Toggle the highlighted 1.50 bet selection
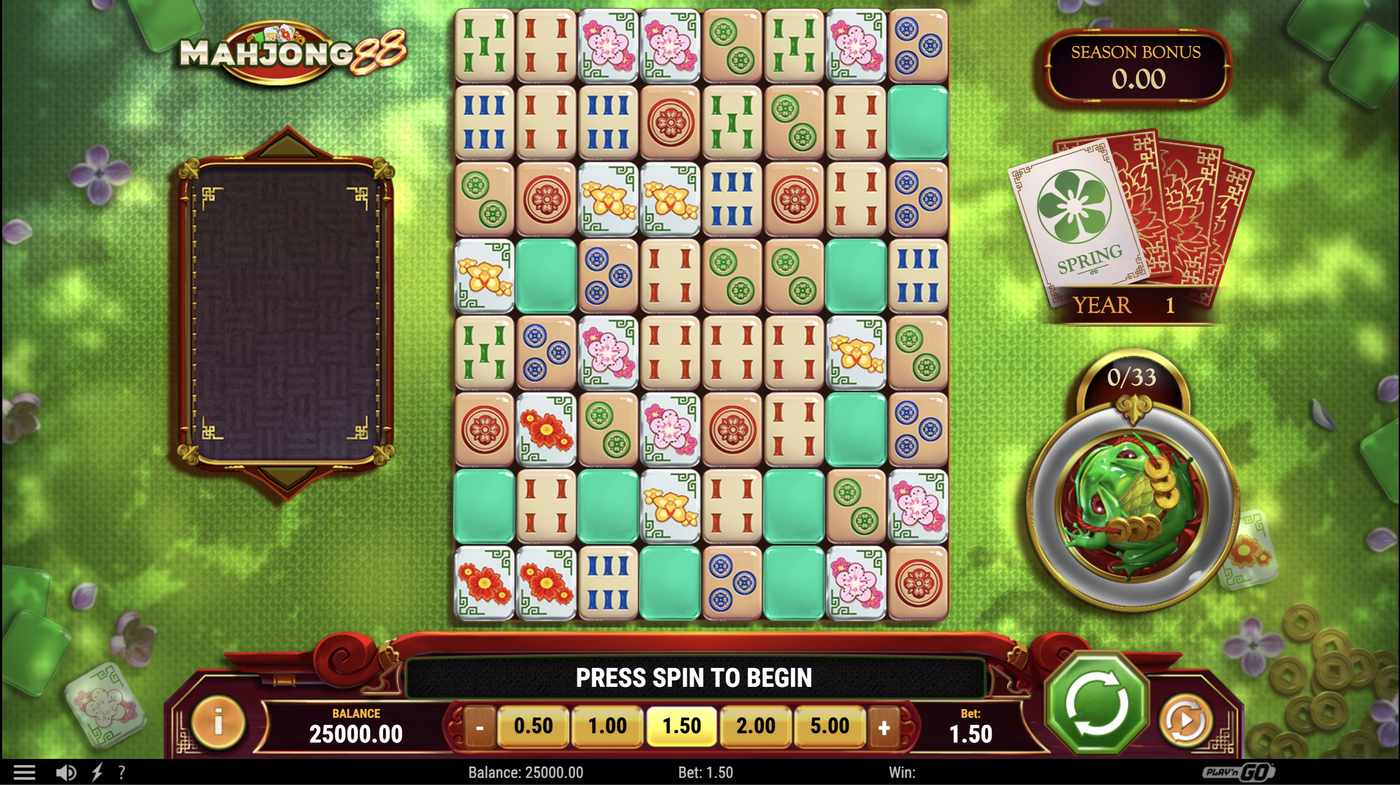The width and height of the screenshot is (1400, 785). pos(681,726)
